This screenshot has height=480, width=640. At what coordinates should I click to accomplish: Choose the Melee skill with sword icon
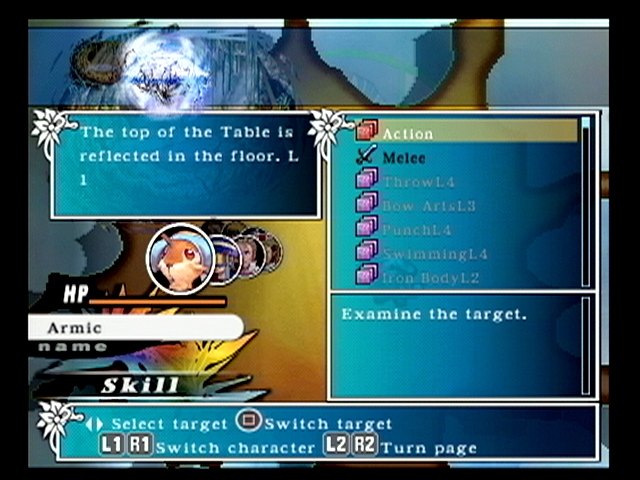point(404,157)
